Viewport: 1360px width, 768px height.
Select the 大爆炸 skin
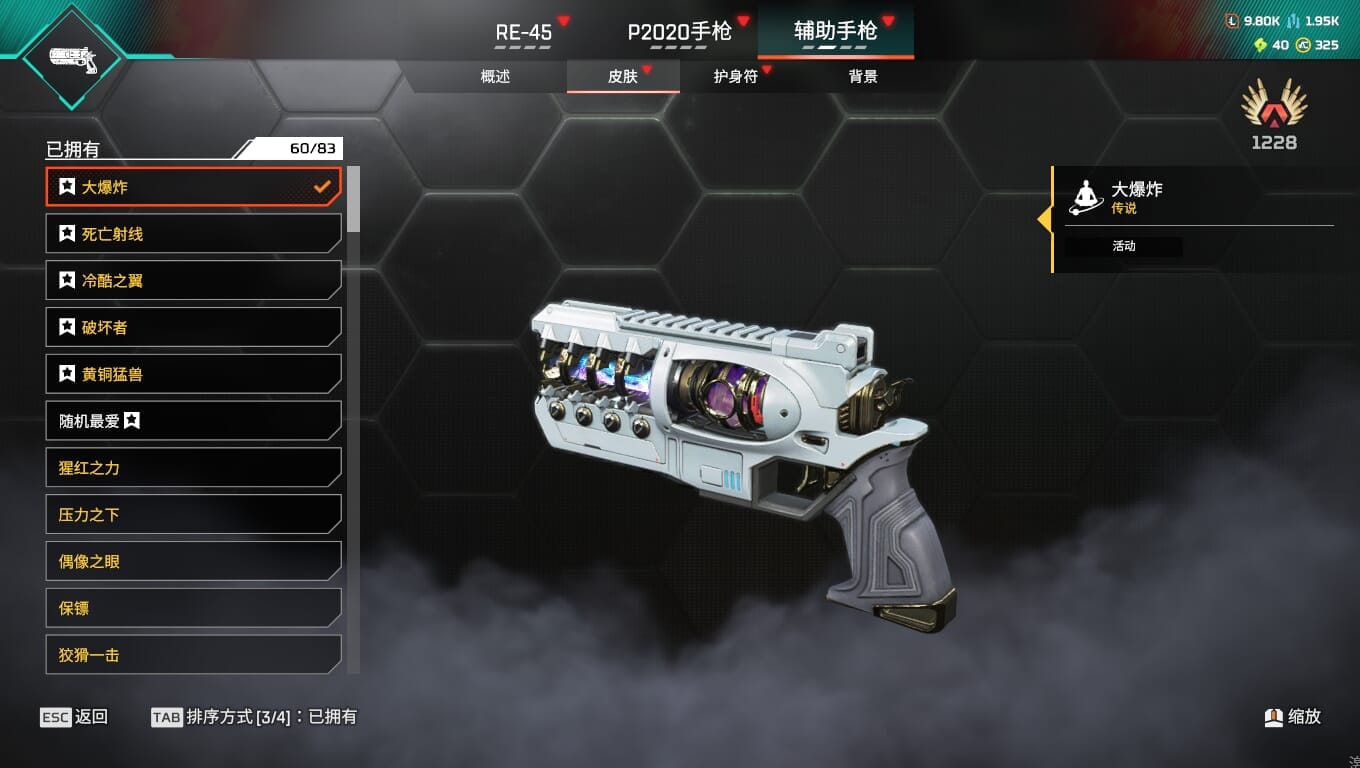(x=193, y=187)
